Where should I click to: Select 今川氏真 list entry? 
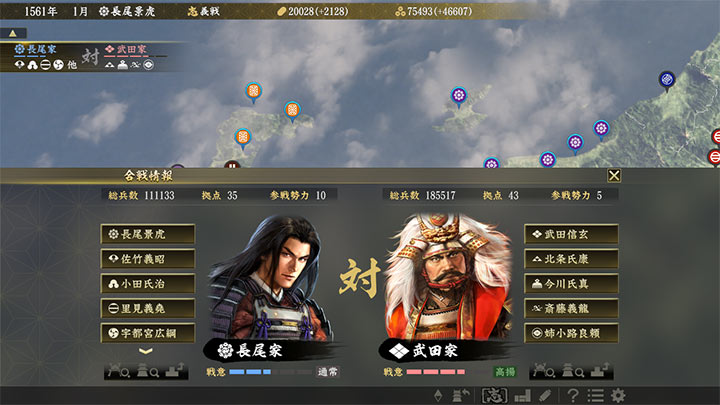(x=571, y=284)
